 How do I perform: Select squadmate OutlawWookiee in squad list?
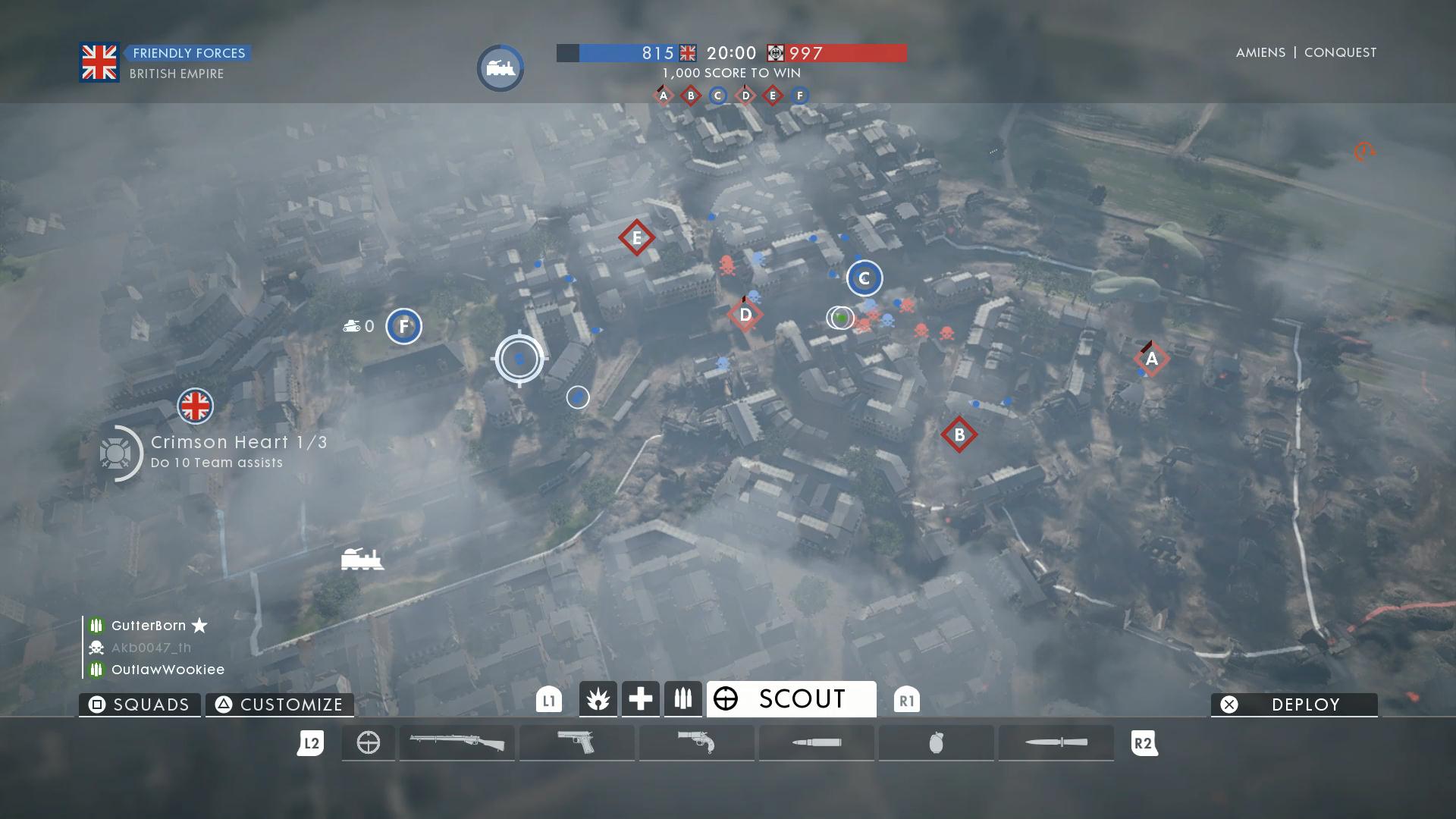click(168, 670)
